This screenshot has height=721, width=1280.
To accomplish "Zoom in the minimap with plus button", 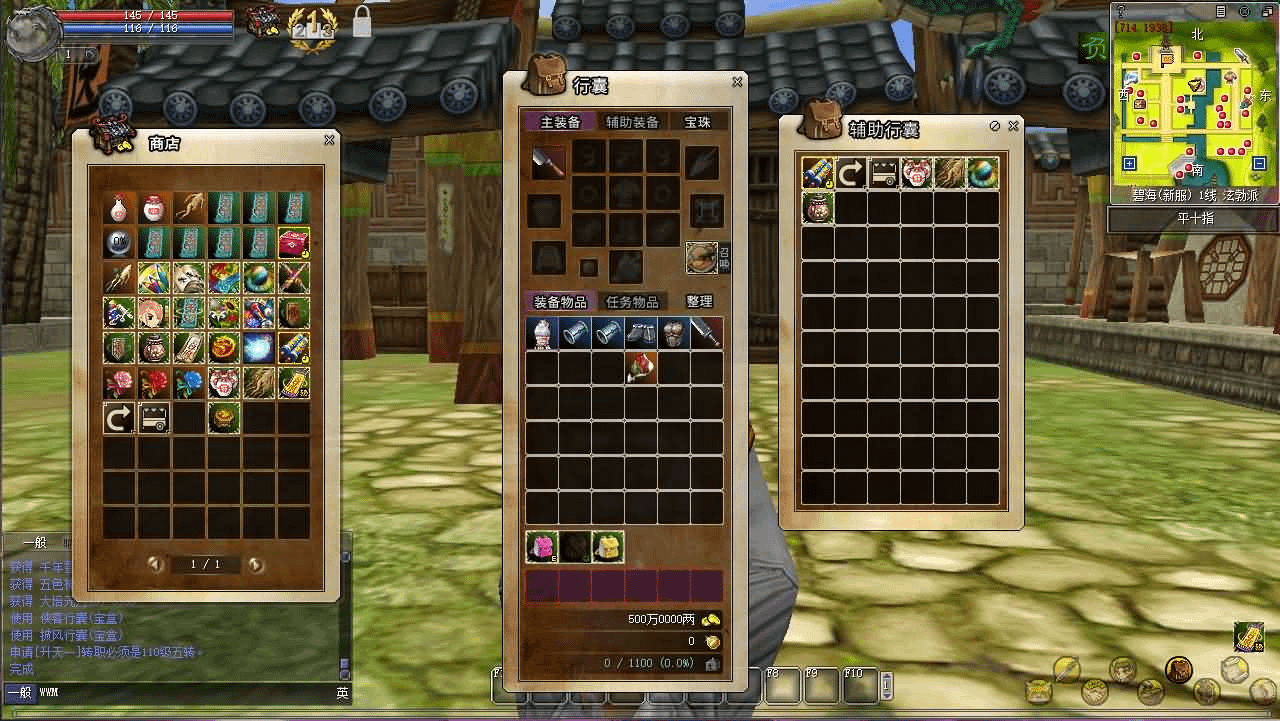I will point(1130,164).
